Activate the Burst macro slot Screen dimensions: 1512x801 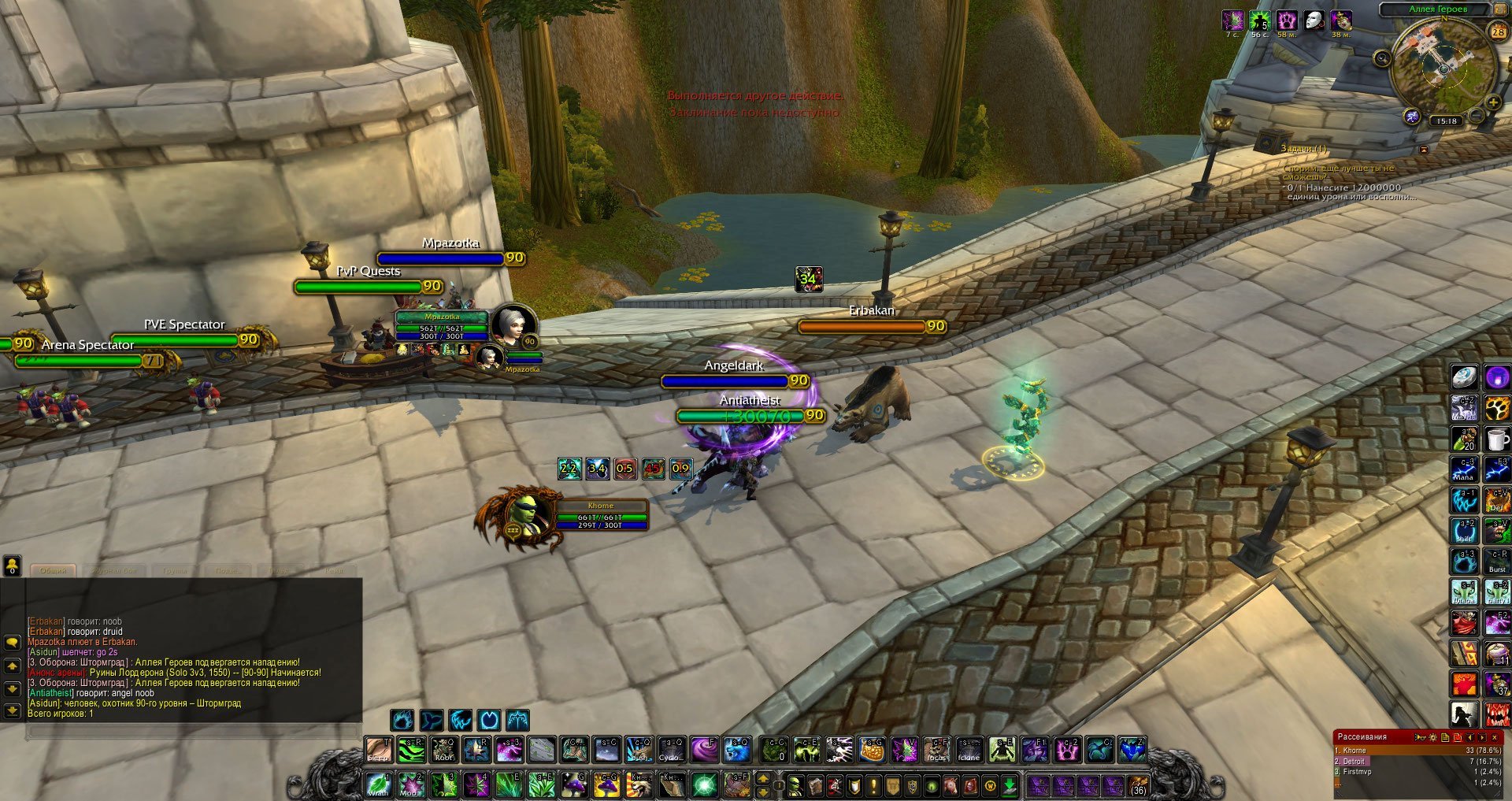tap(1497, 562)
